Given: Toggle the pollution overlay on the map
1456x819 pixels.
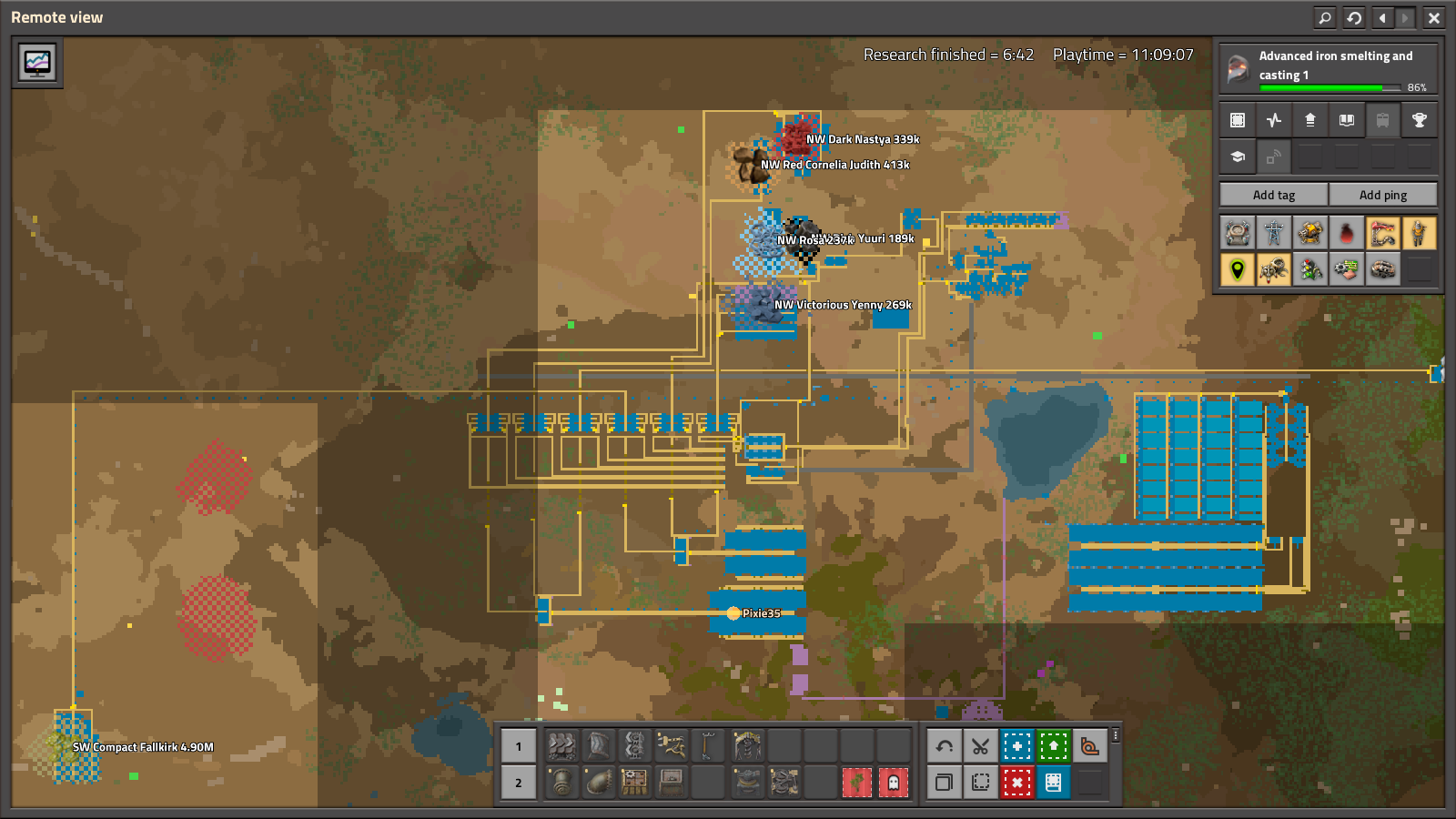Looking at the screenshot, I should click(x=1347, y=233).
